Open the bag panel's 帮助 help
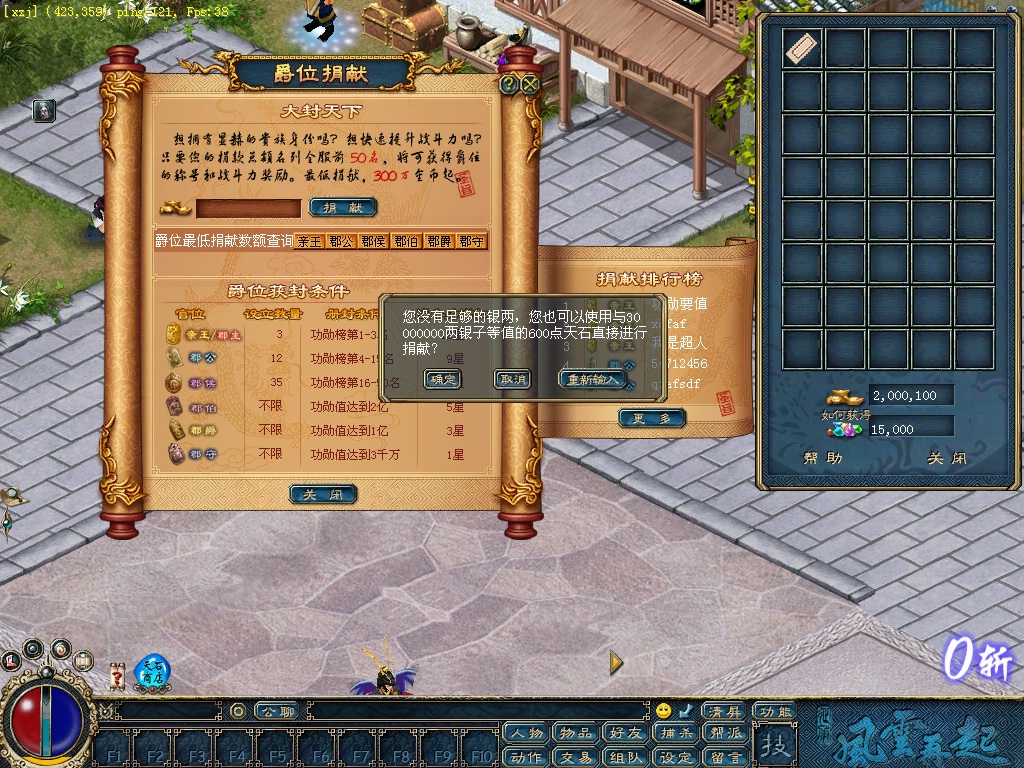Image resolution: width=1024 pixels, height=768 pixels. (822, 458)
